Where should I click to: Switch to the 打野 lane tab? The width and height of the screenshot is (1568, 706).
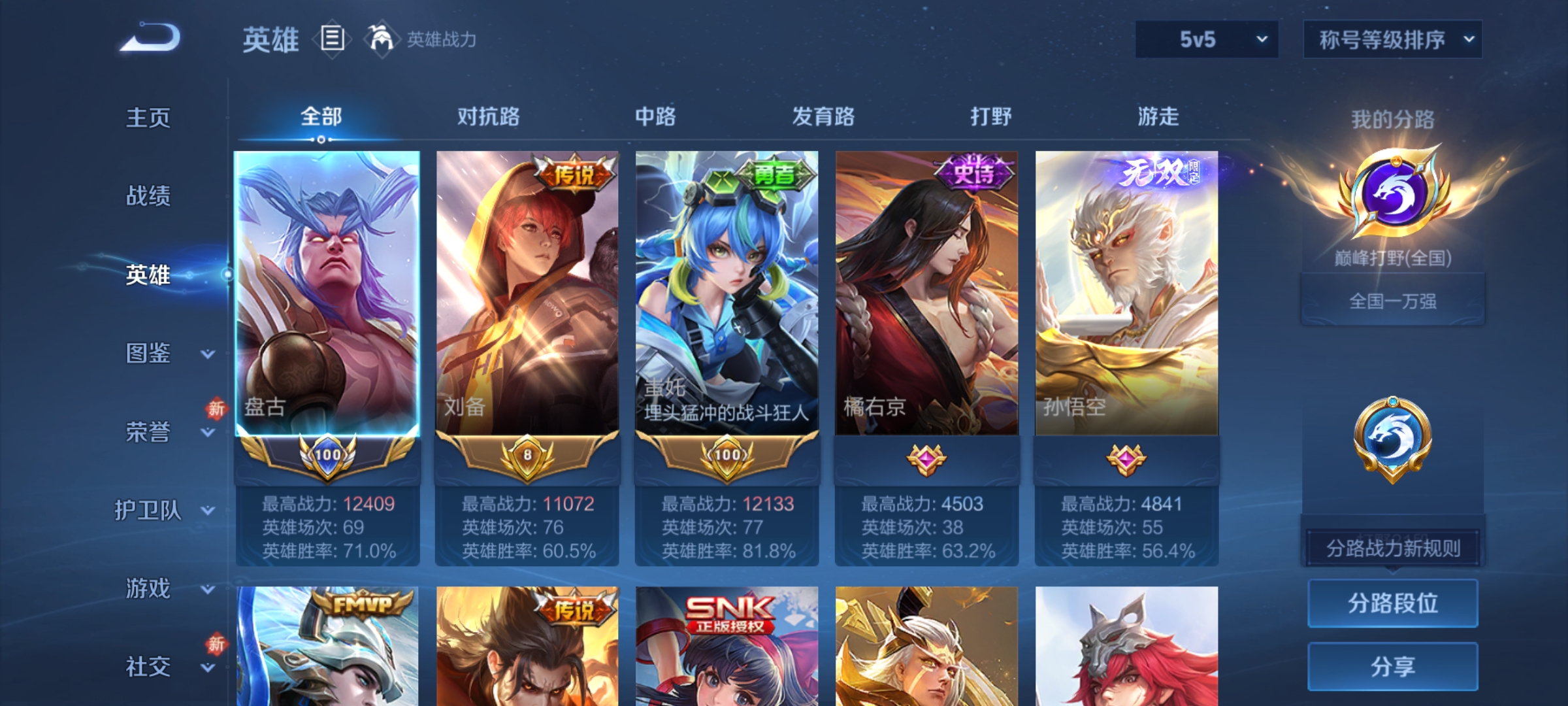990,118
